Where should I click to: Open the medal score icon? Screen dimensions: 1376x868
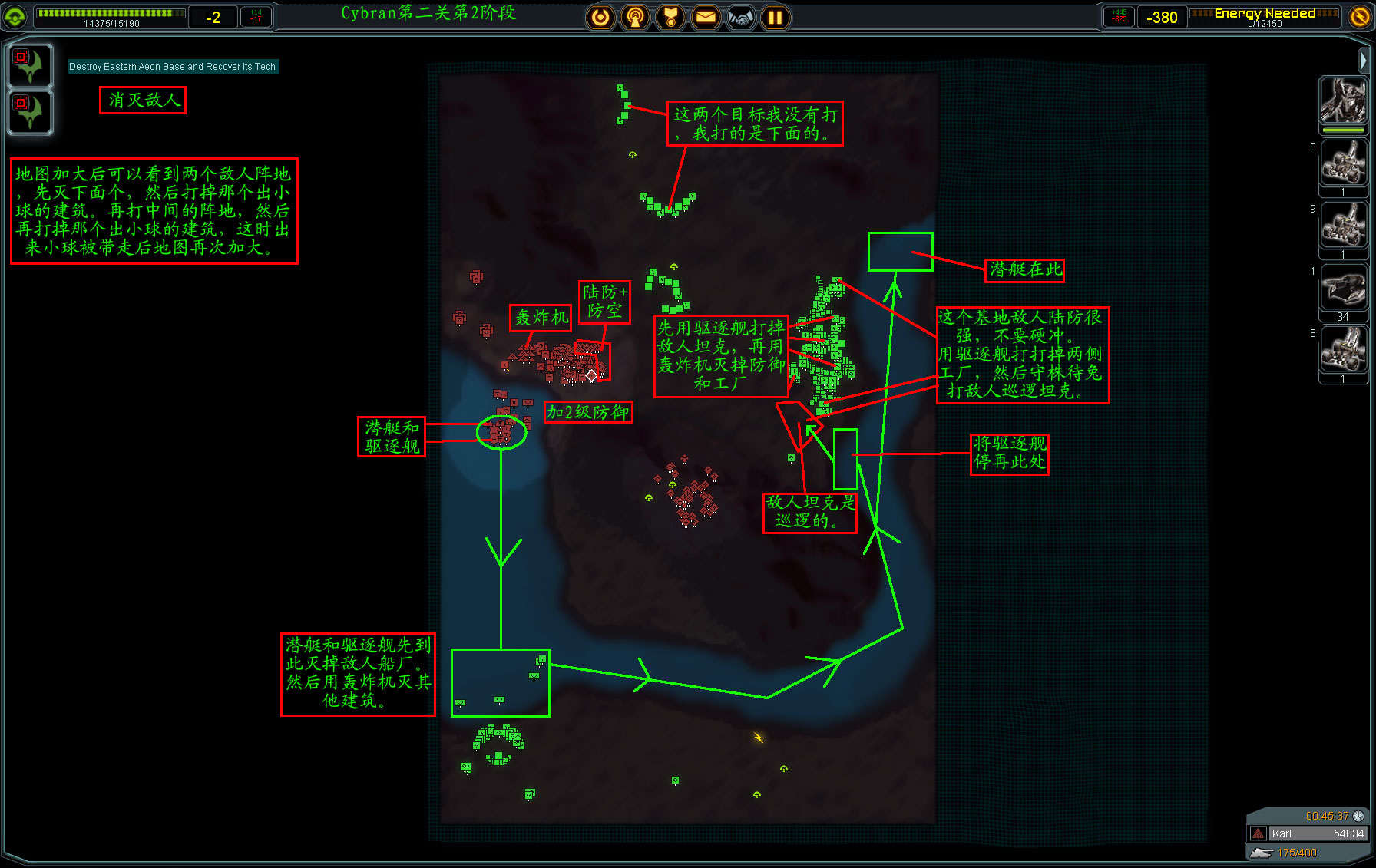(x=670, y=17)
